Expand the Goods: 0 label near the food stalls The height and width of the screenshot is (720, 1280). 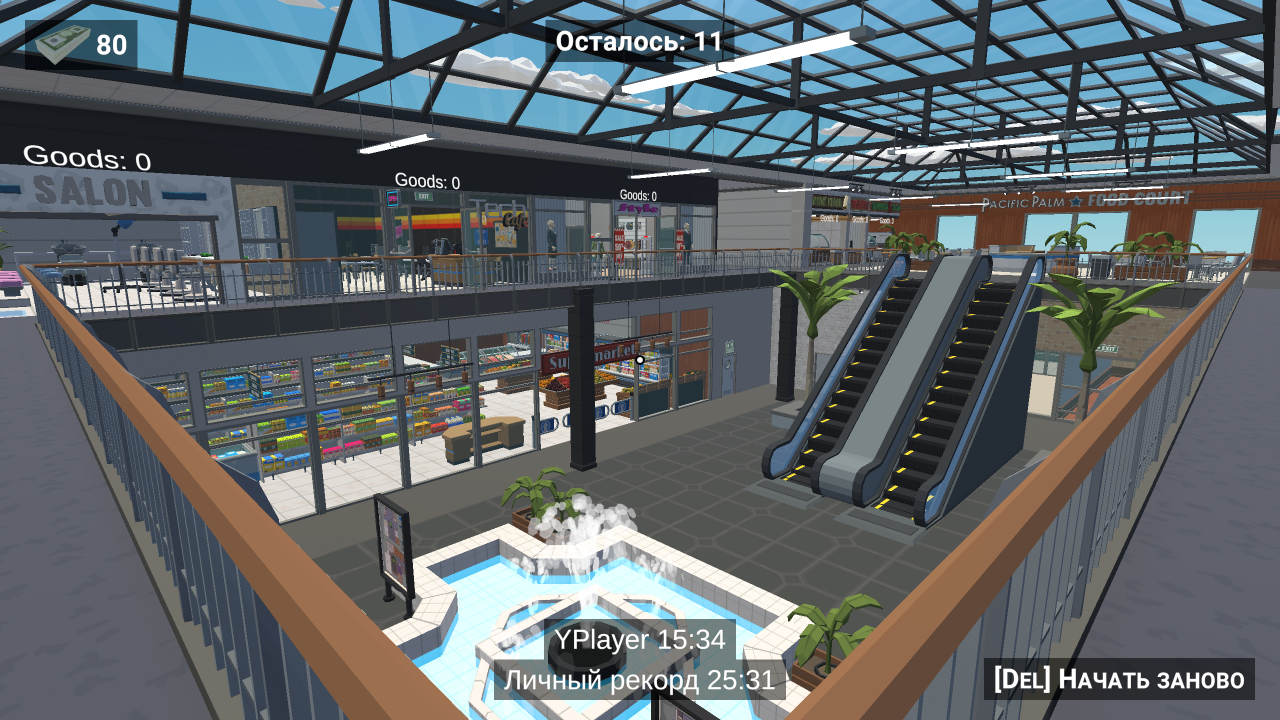tap(830, 218)
